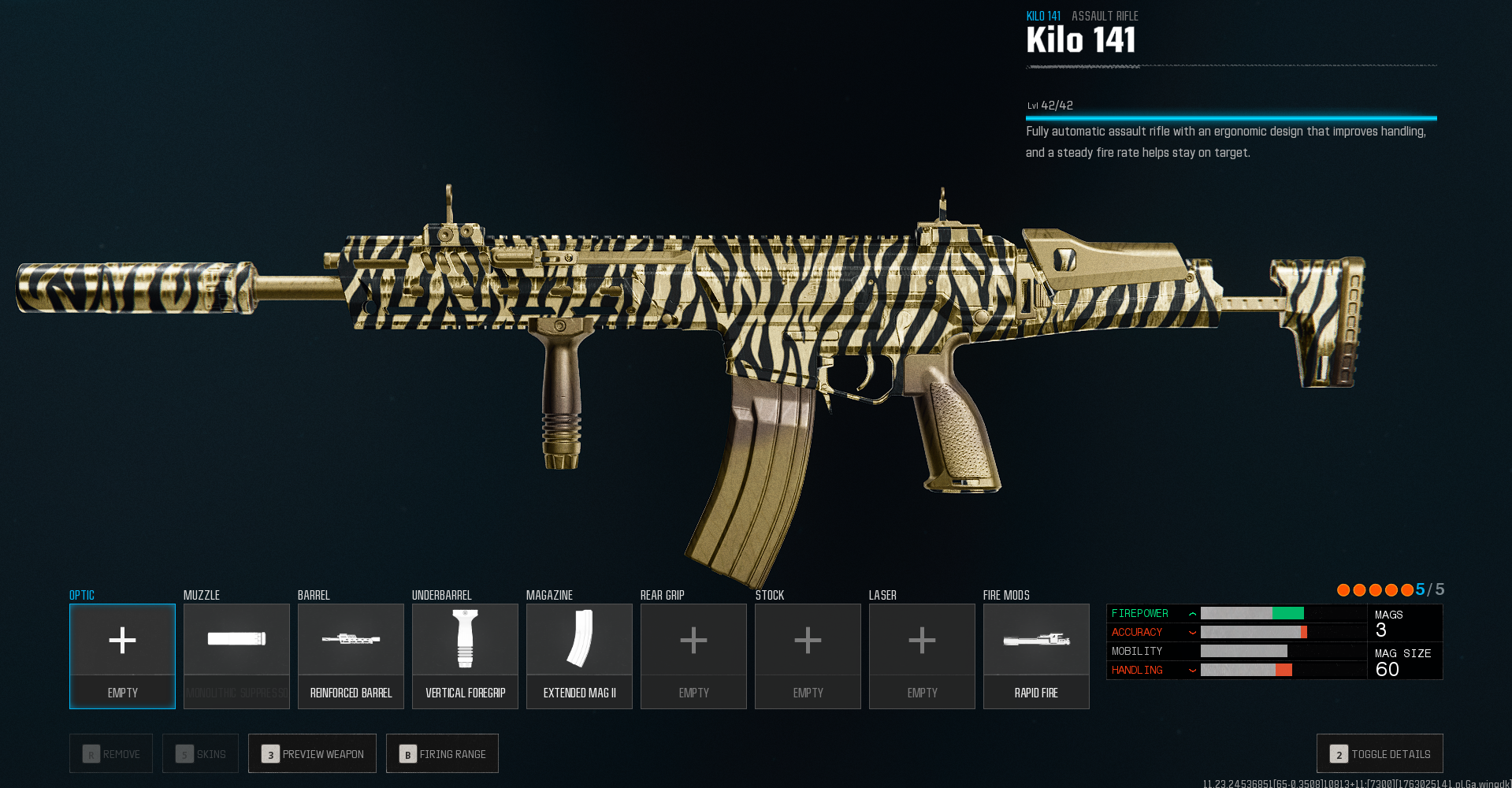Expand the Firepower stat details
The image size is (1512, 788).
pyautogui.click(x=1192, y=613)
